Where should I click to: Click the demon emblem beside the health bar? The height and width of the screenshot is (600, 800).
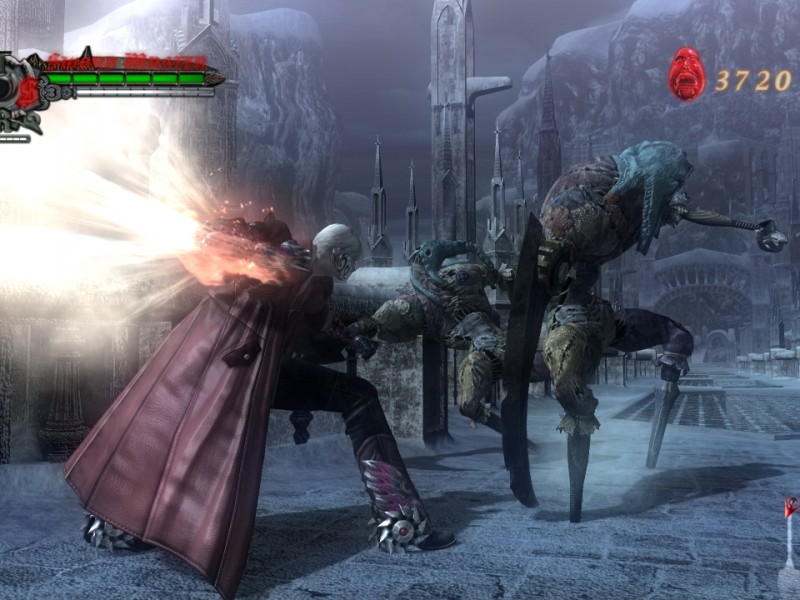[x=18, y=90]
